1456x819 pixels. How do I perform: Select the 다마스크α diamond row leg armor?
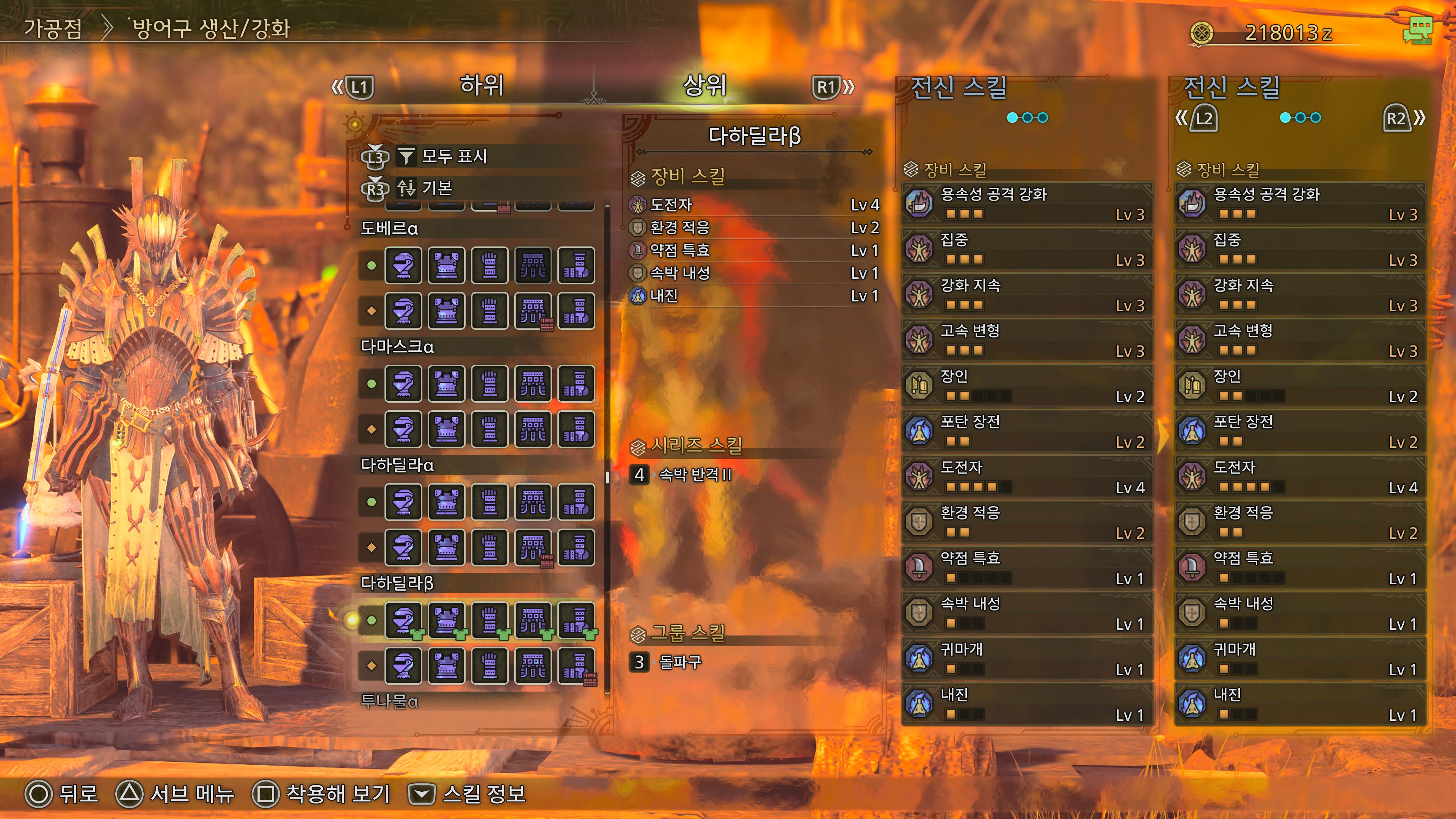(576, 429)
